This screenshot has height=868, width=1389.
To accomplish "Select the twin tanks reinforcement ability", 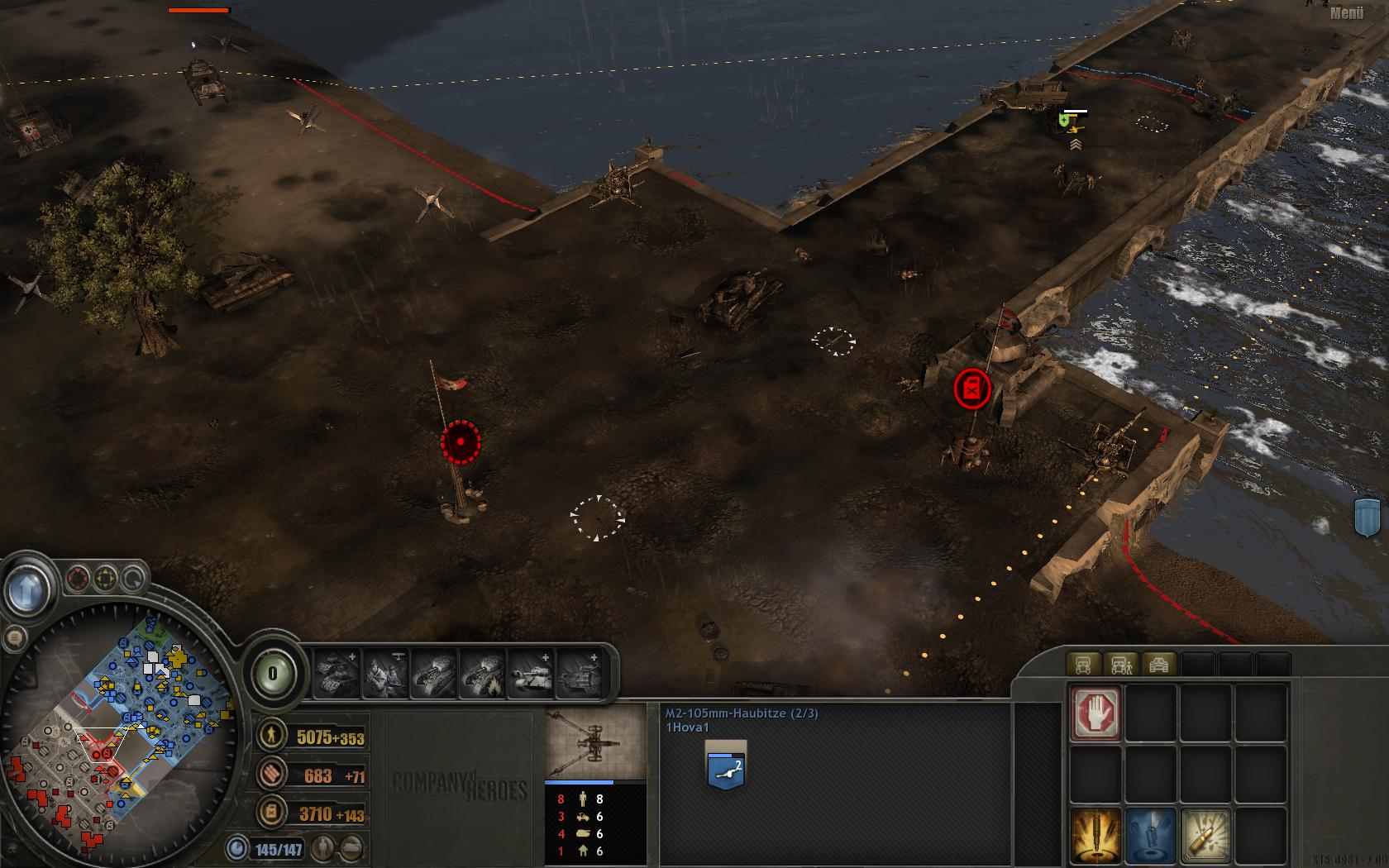I will pyautogui.click(x=336, y=674).
